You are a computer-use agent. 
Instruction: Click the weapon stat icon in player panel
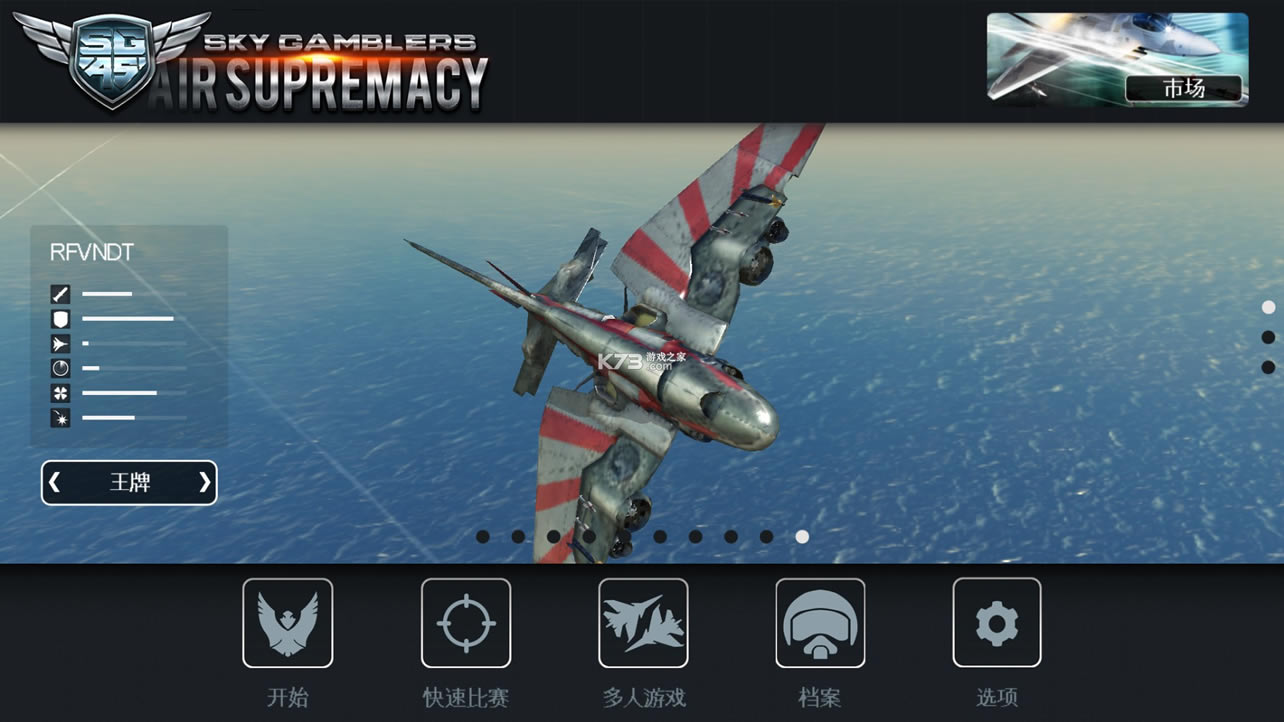(x=60, y=293)
